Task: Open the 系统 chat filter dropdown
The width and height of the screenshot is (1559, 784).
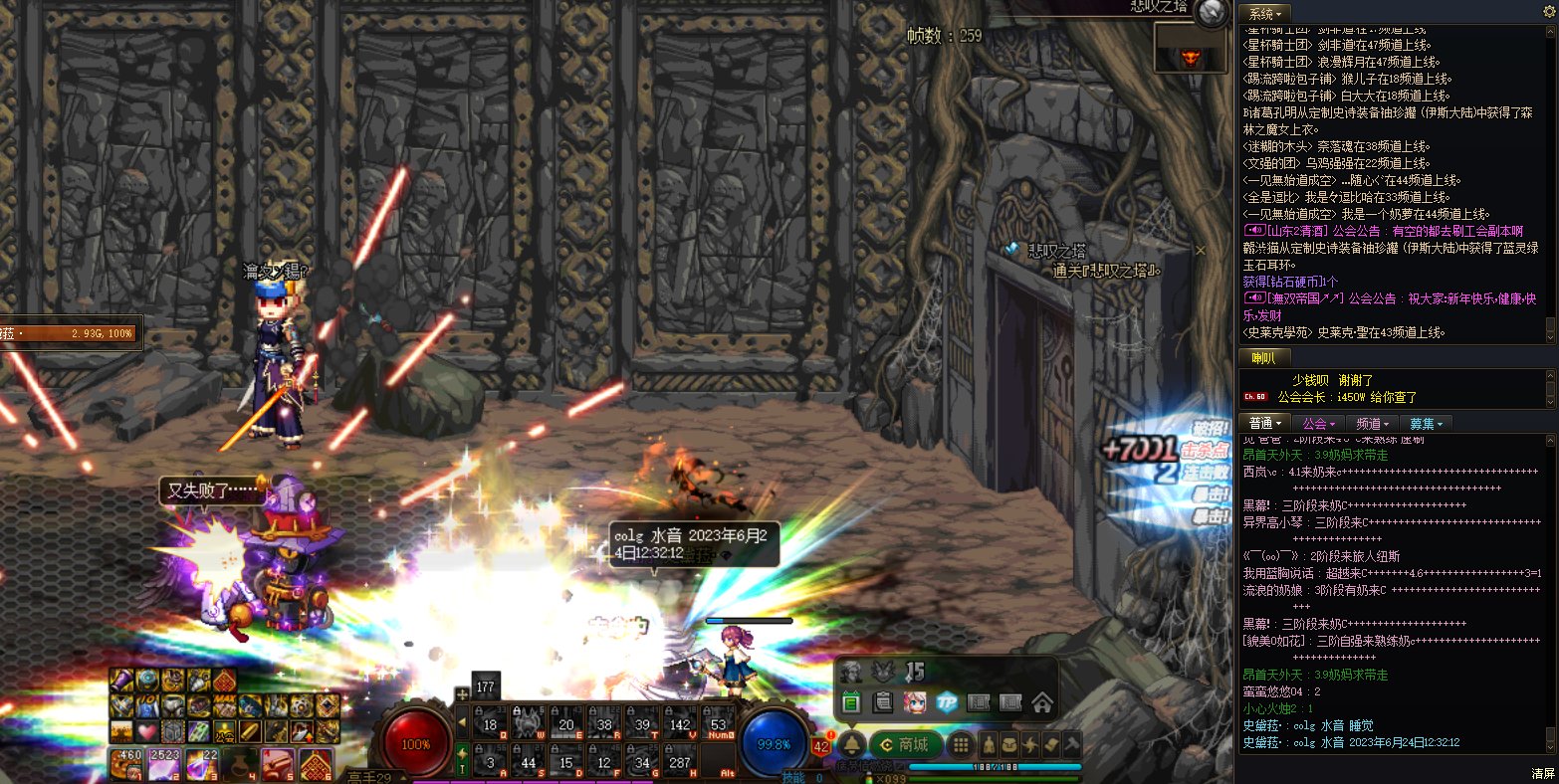Action: pos(1264,14)
